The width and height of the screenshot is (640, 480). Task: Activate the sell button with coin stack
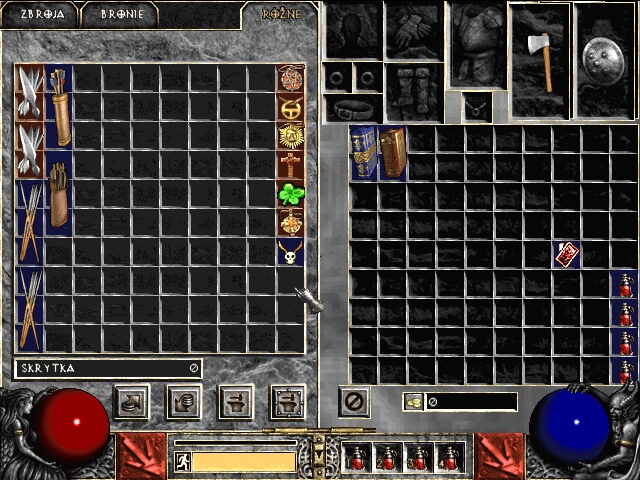point(184,402)
